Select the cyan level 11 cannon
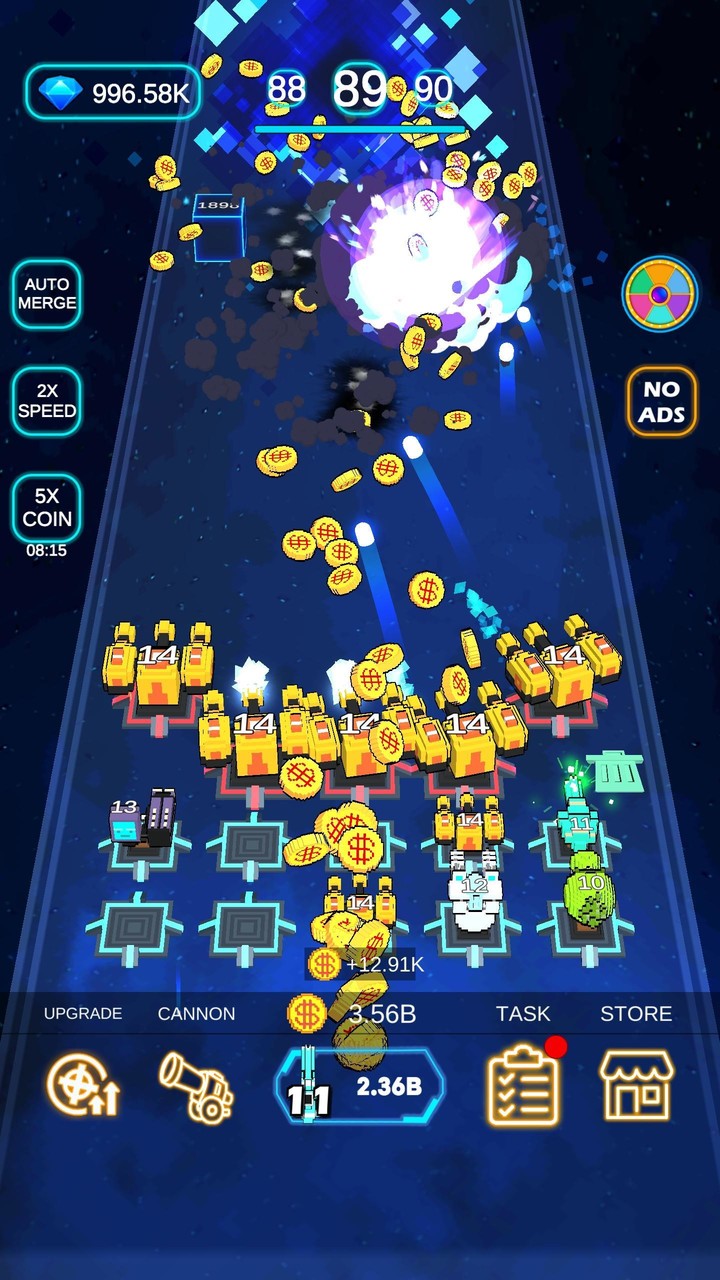The width and height of the screenshot is (720, 1280). [x=577, y=815]
